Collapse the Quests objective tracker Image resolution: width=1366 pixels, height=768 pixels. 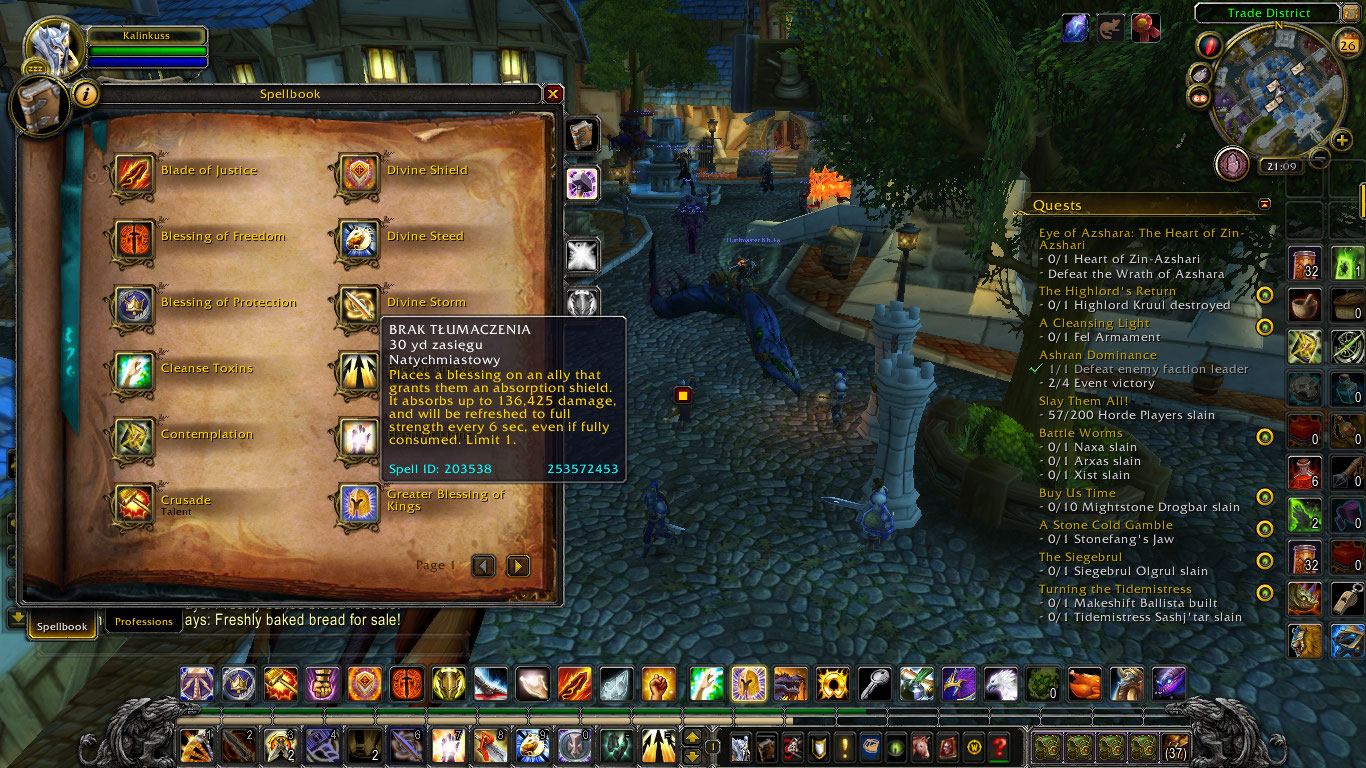(1264, 203)
